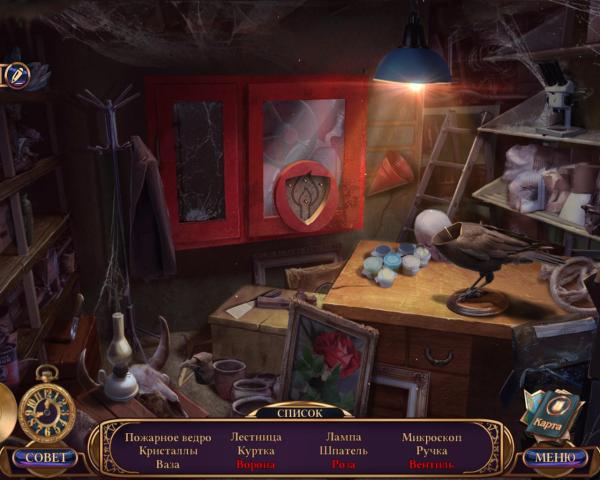Viewport: 600px width, 480px height.
Task: Pick the 'Ваза' list entry
Action: pos(168,465)
